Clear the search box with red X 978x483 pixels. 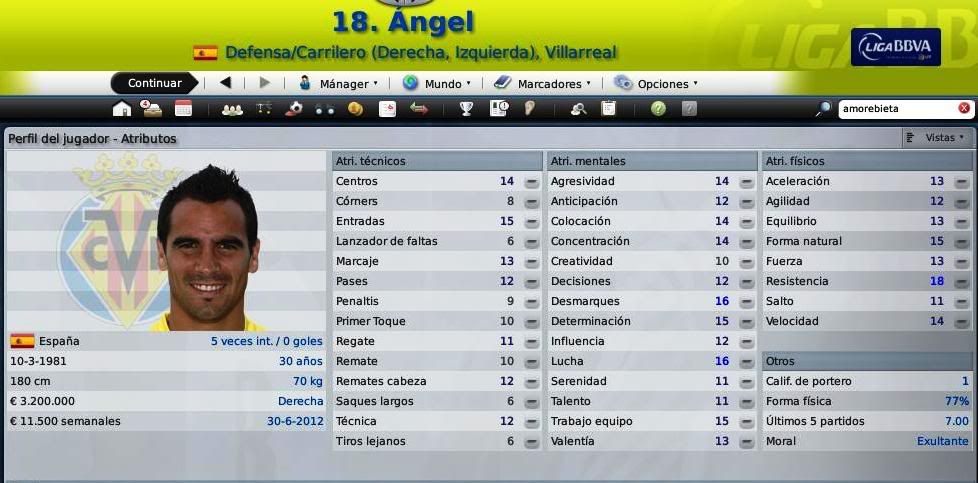click(x=964, y=108)
